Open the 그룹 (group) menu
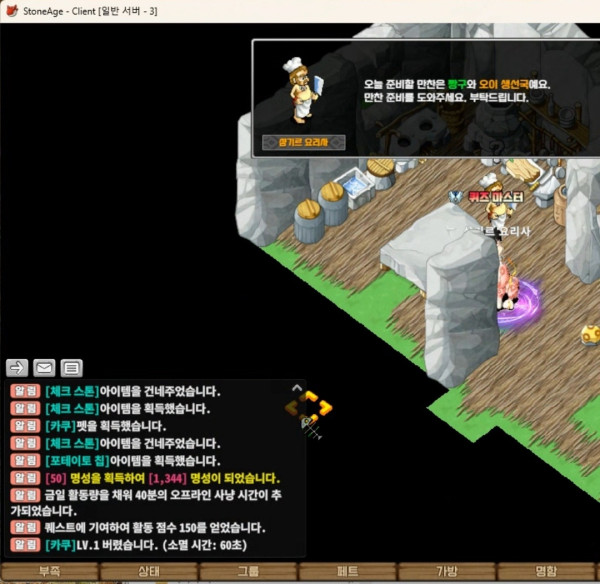The height and width of the screenshot is (584, 600). point(248,573)
